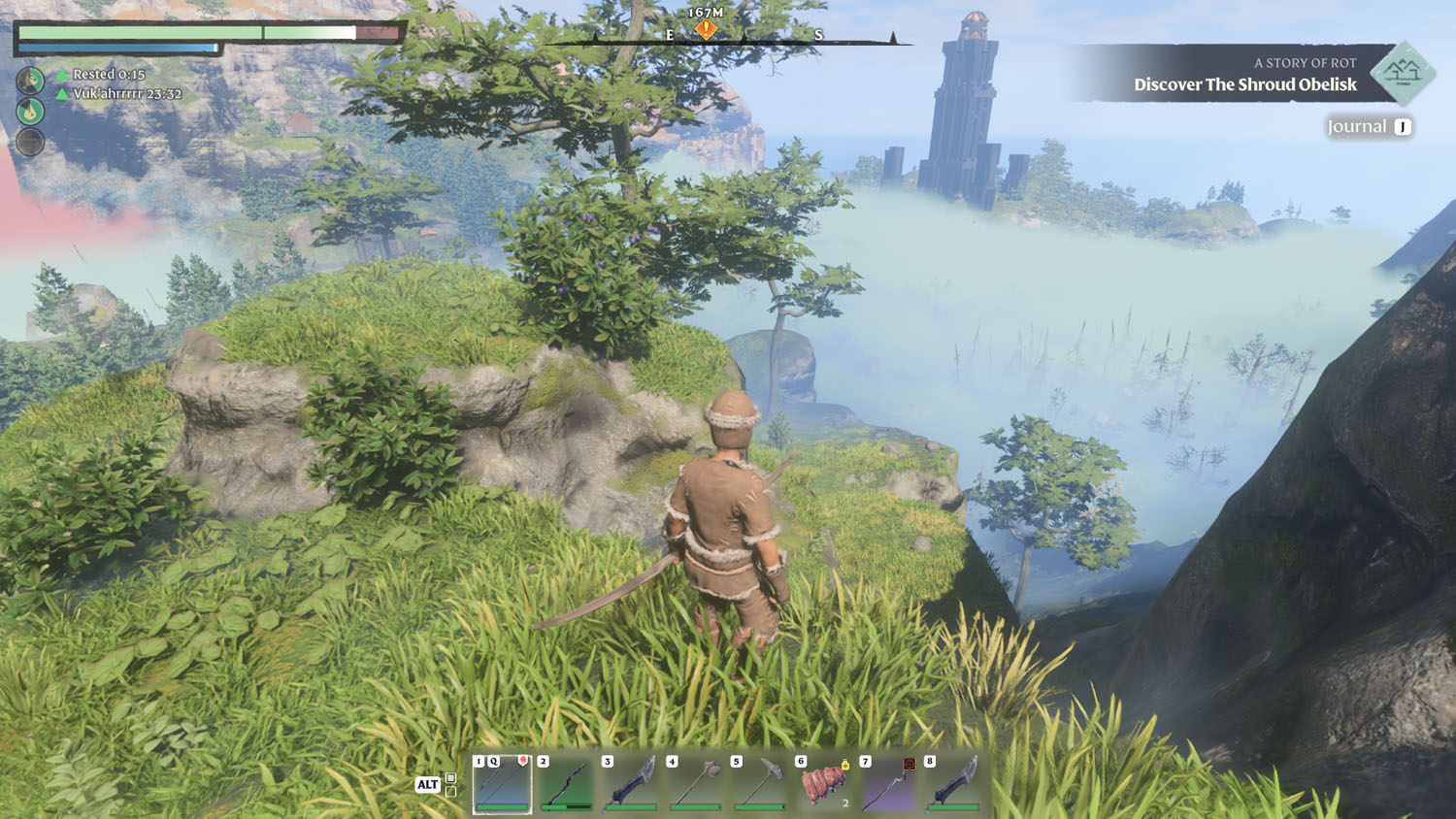1456x819 pixels.
Task: Use the raw meat in slot 6
Action: (x=824, y=783)
